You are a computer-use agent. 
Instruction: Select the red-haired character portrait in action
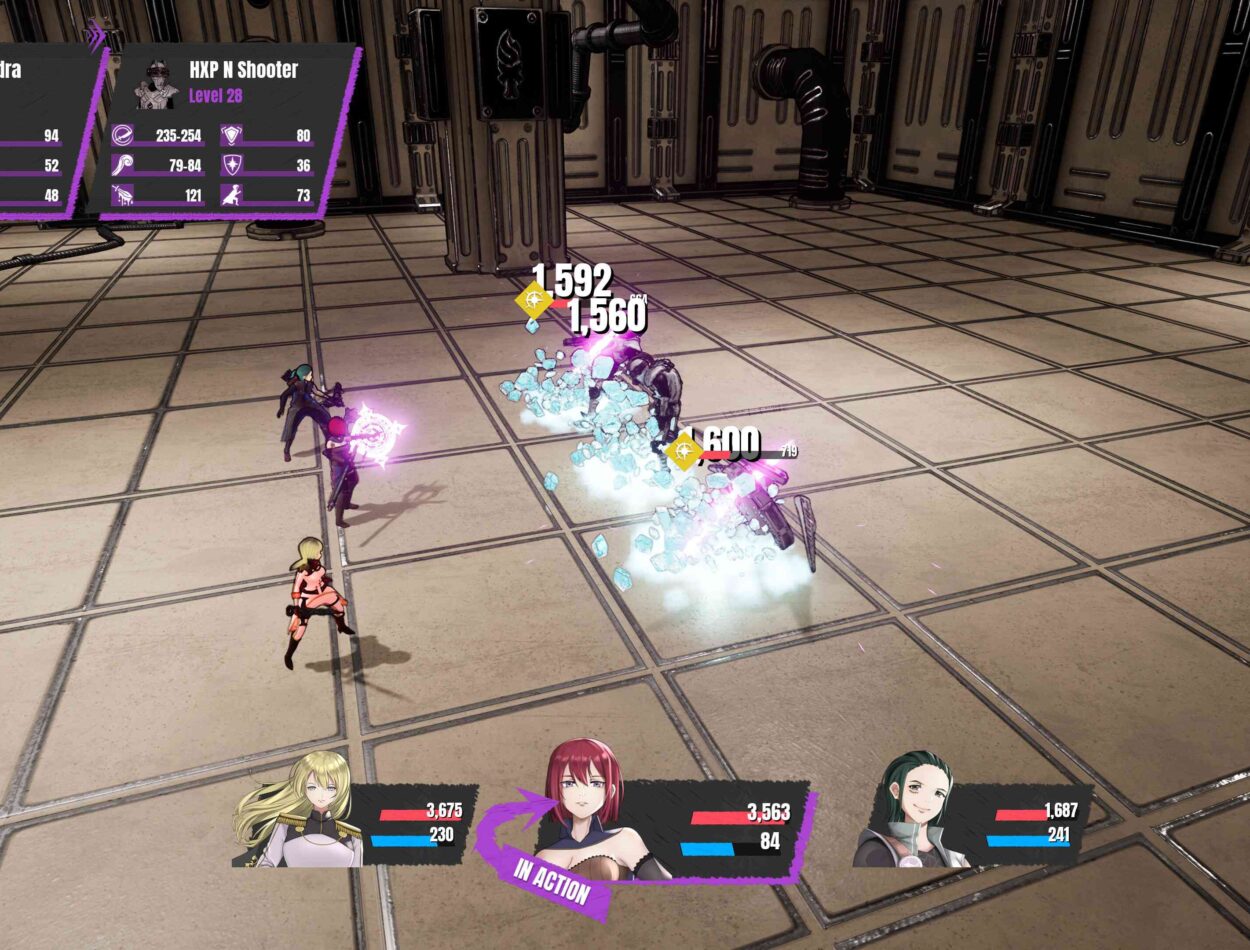[585, 812]
